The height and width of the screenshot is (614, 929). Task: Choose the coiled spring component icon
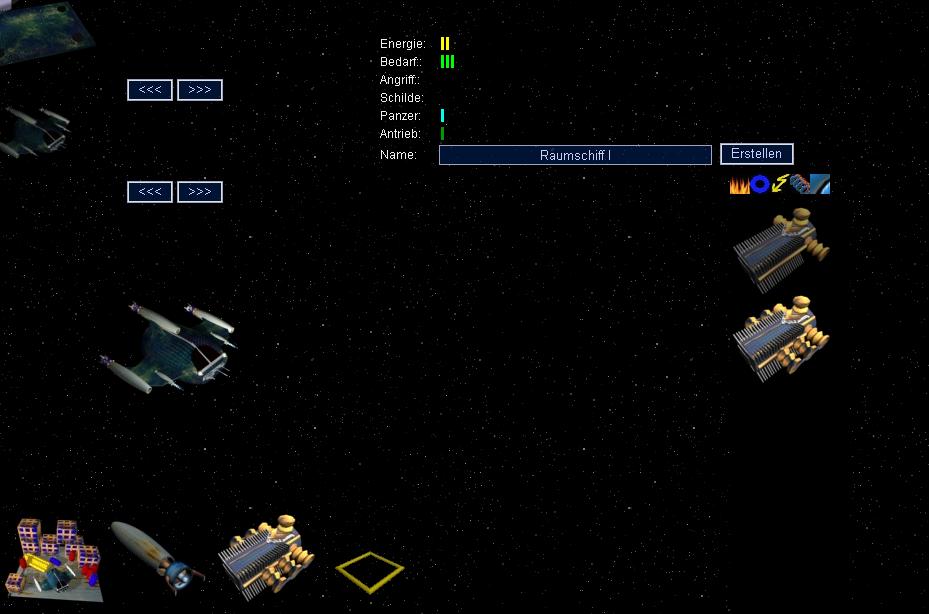click(800, 184)
